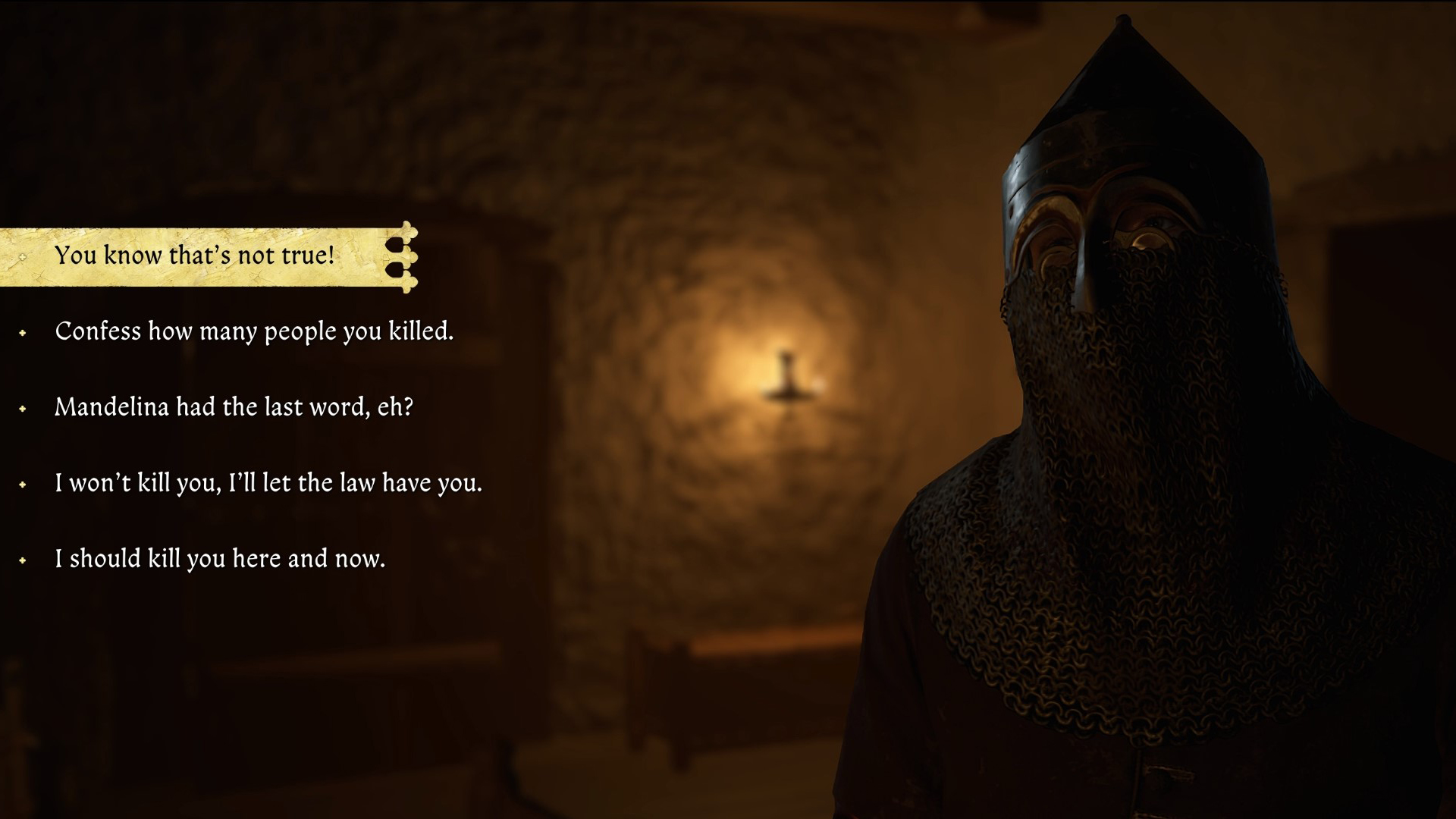Image resolution: width=1456 pixels, height=819 pixels.
Task: Pick "Mandelina had the last word, eh?"
Action: (x=234, y=407)
